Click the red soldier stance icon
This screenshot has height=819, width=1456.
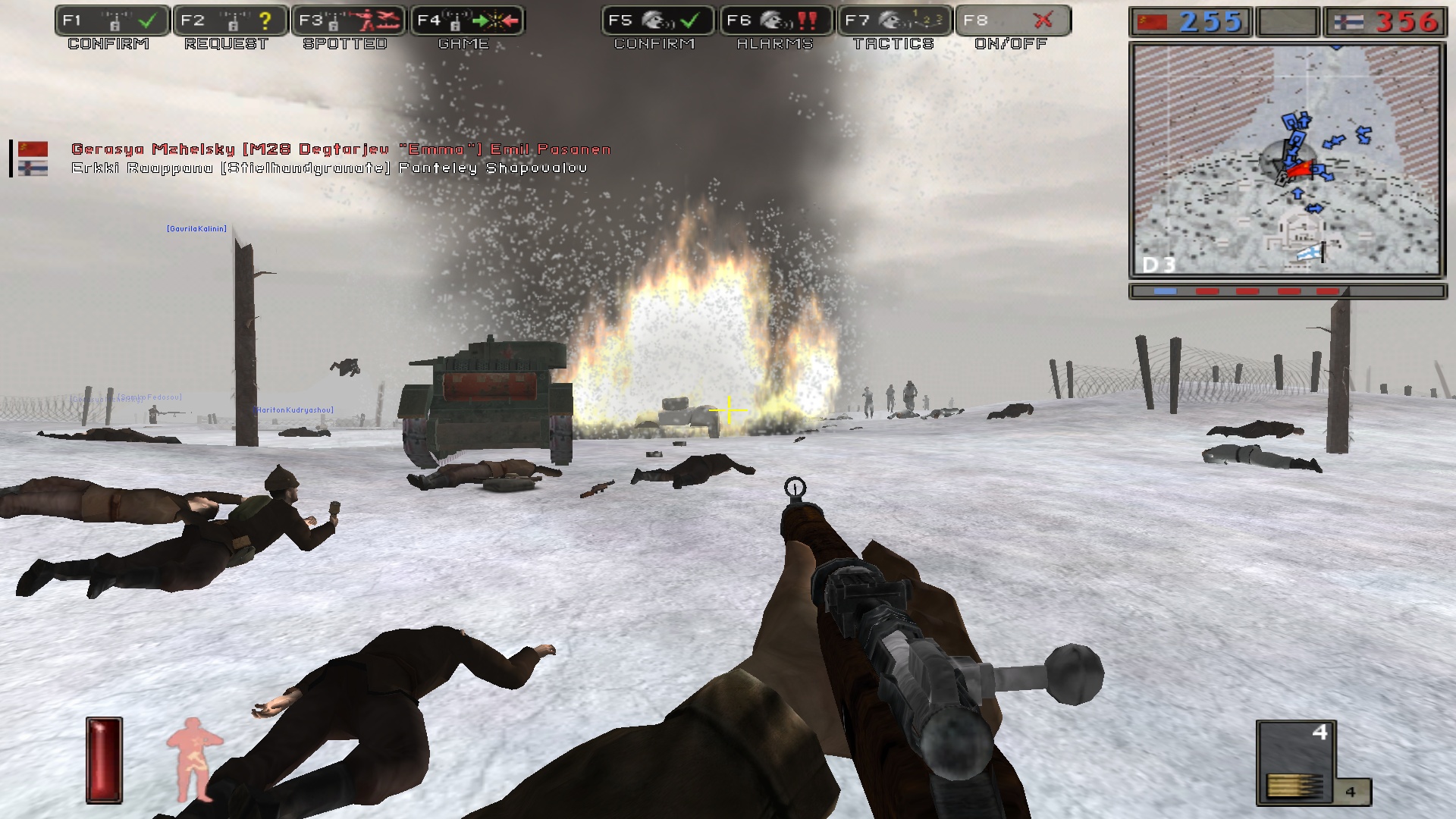pos(194,758)
